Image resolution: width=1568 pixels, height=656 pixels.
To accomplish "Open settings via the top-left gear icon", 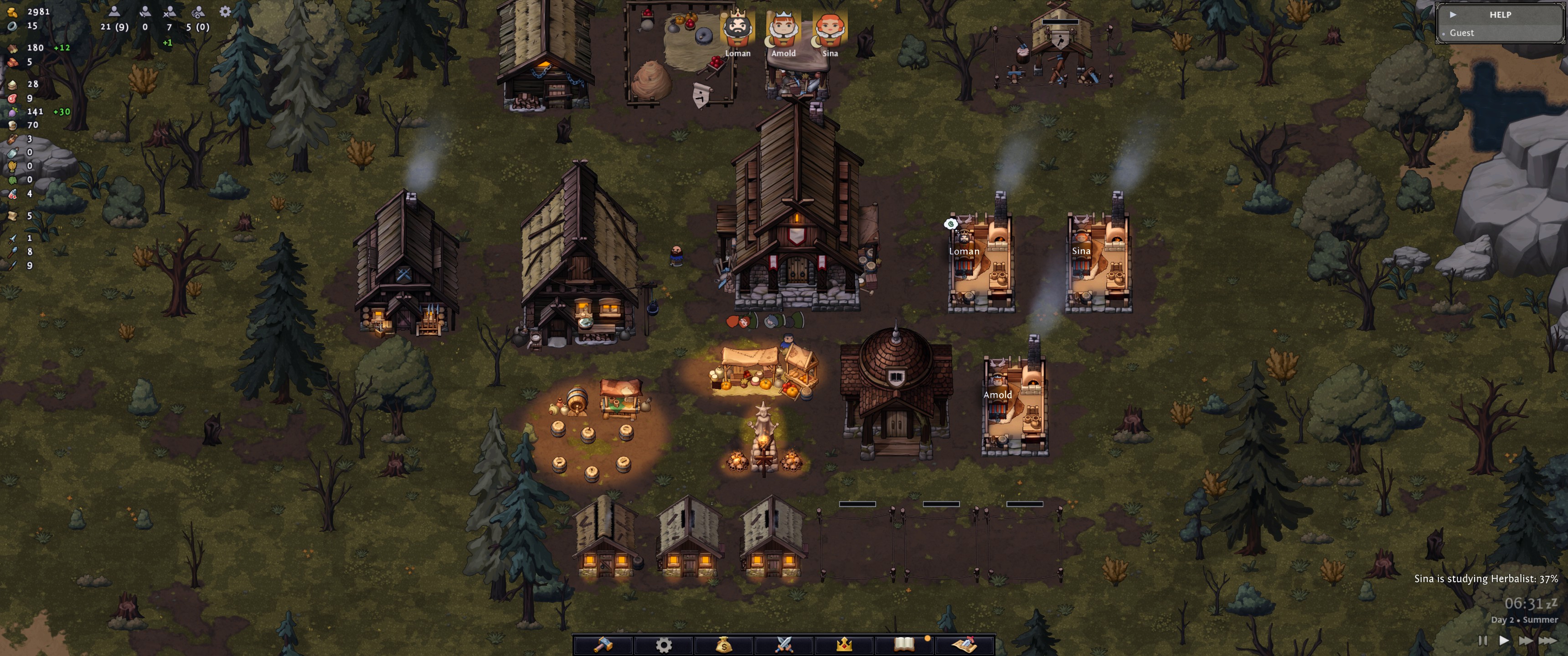I will (x=225, y=11).
